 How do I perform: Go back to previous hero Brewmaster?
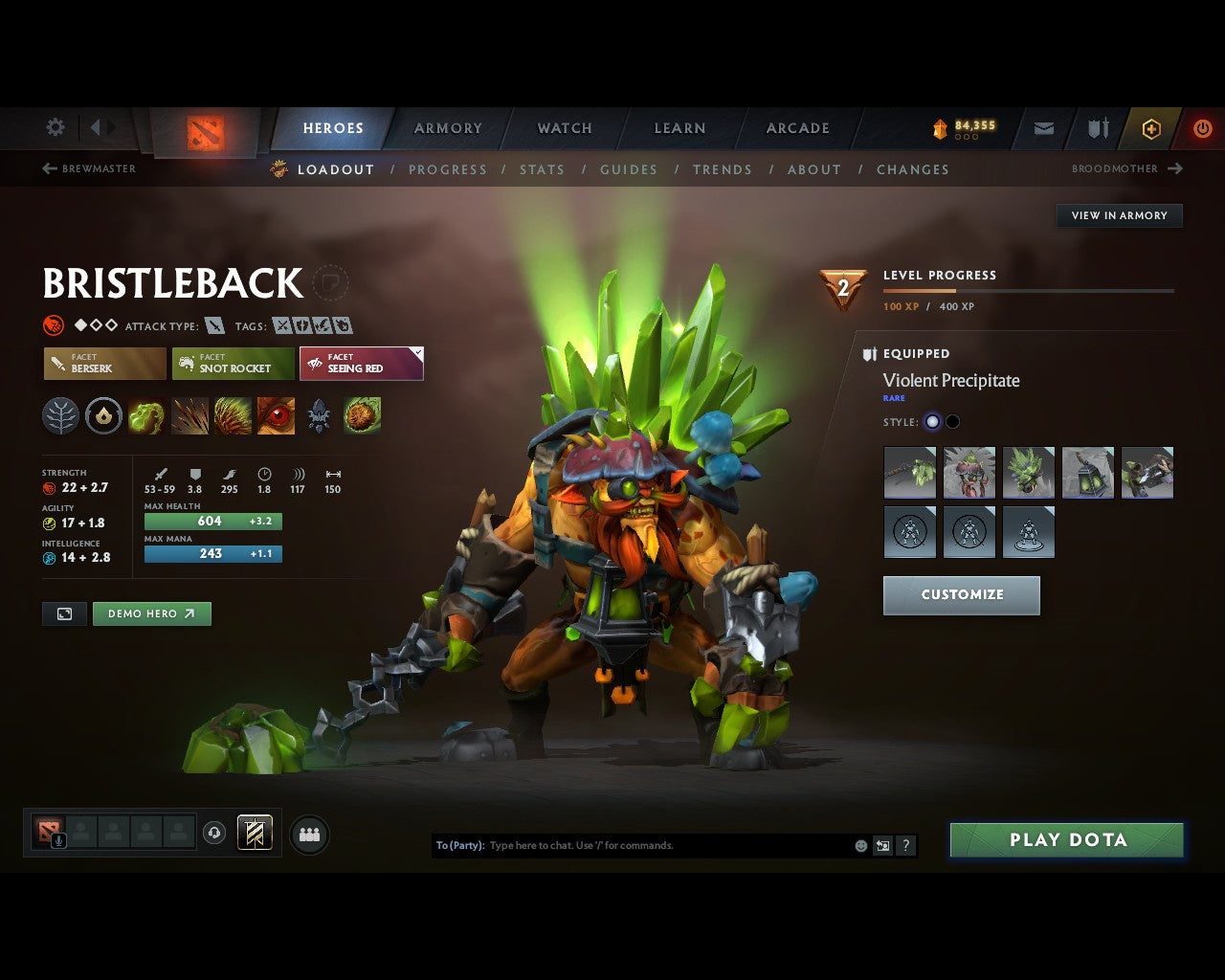[x=89, y=168]
